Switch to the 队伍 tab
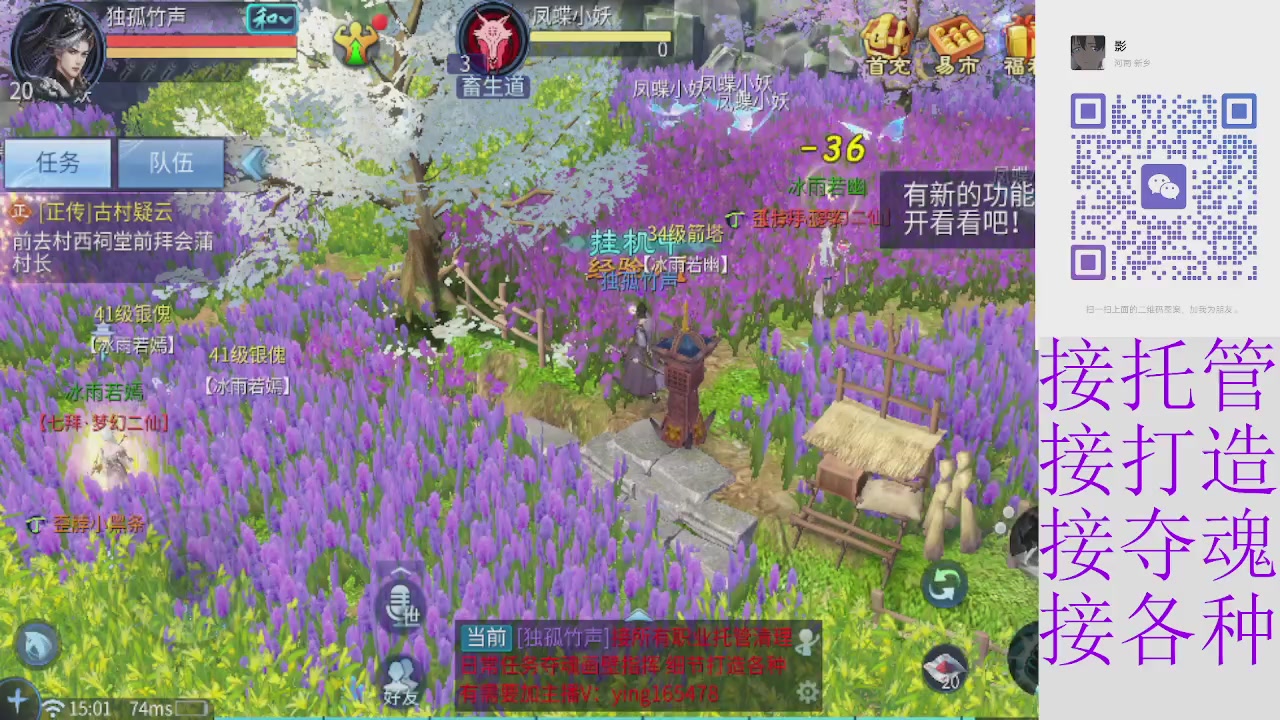This screenshot has height=720, width=1280. 170,163
